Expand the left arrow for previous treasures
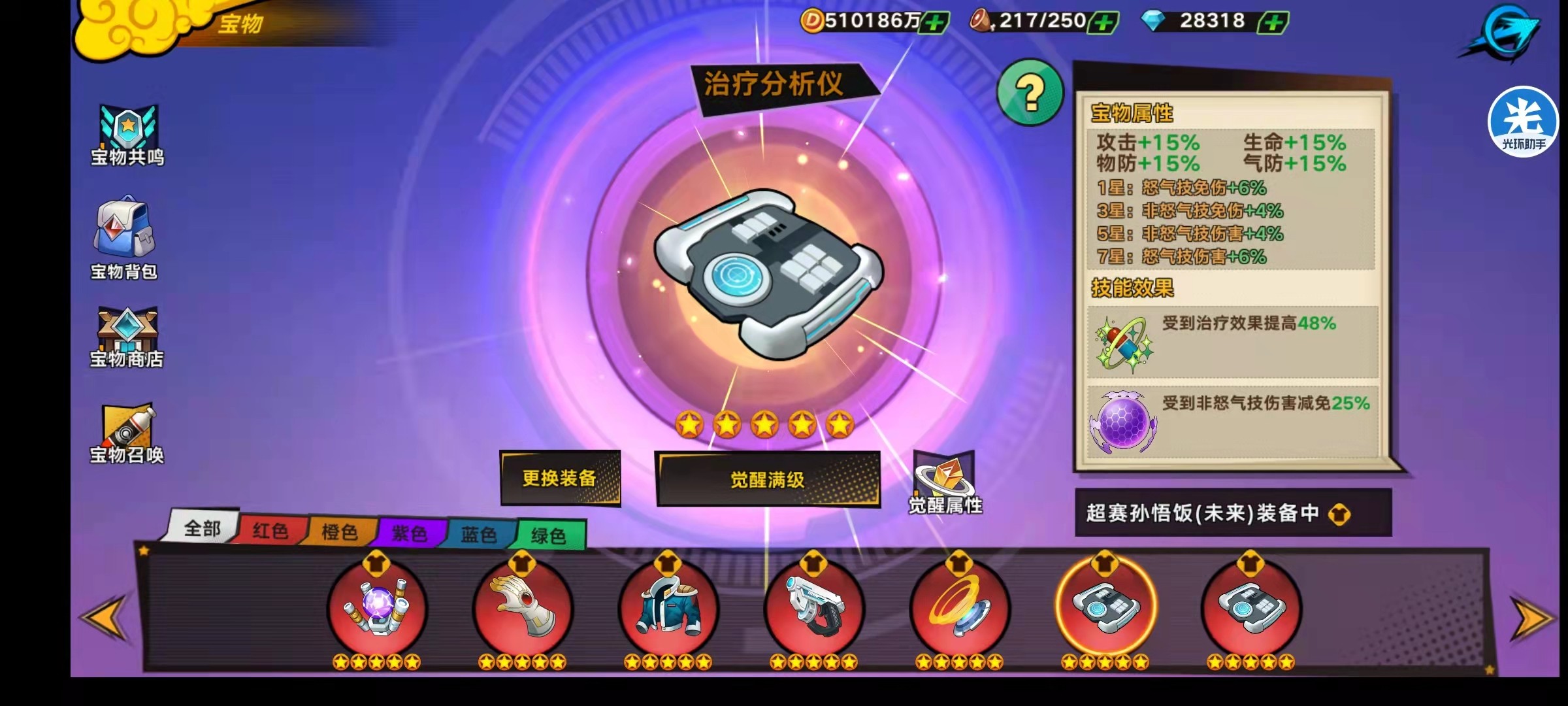This screenshot has height=706, width=1568. point(101,618)
